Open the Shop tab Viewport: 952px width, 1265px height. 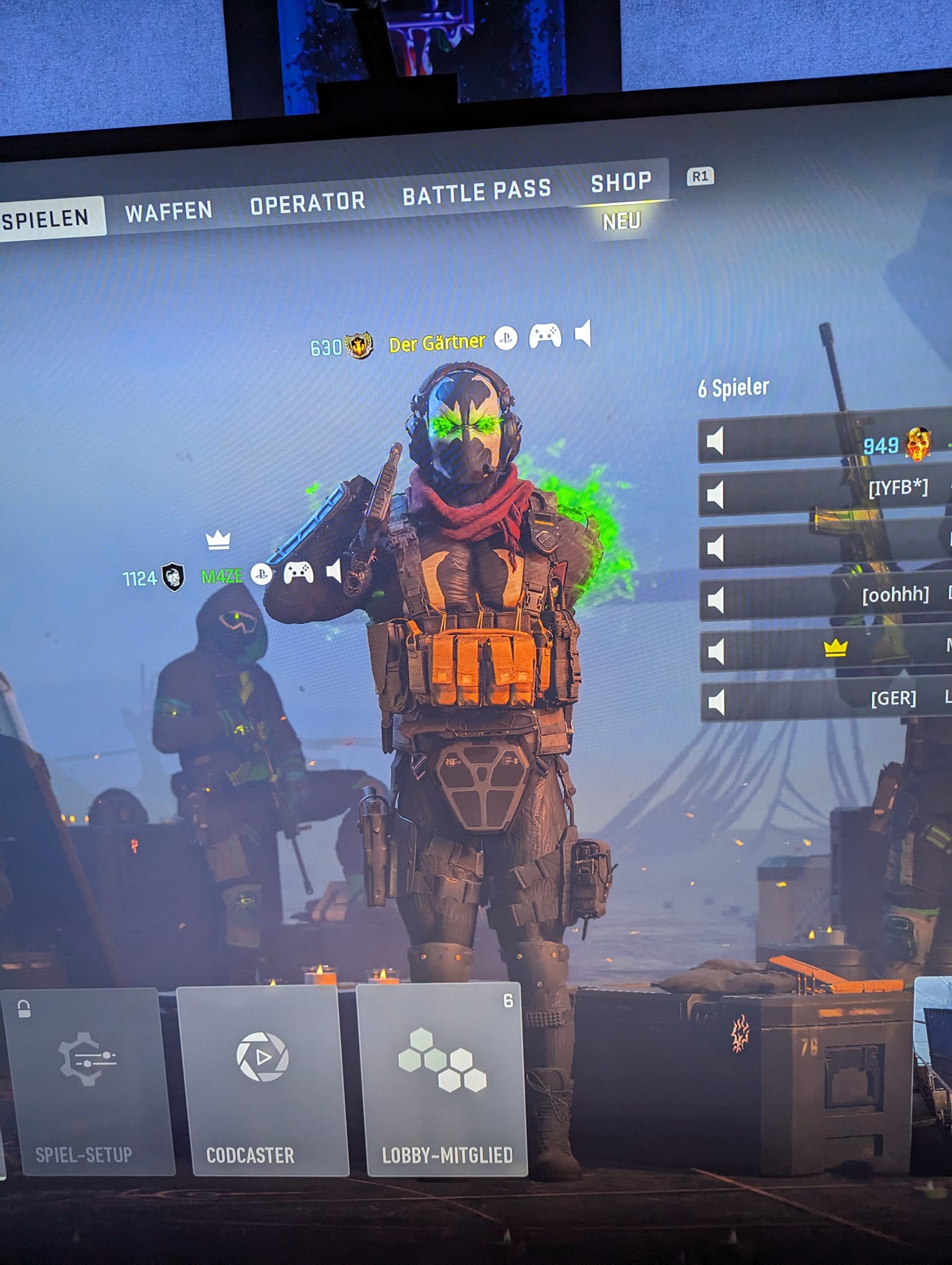(x=621, y=183)
